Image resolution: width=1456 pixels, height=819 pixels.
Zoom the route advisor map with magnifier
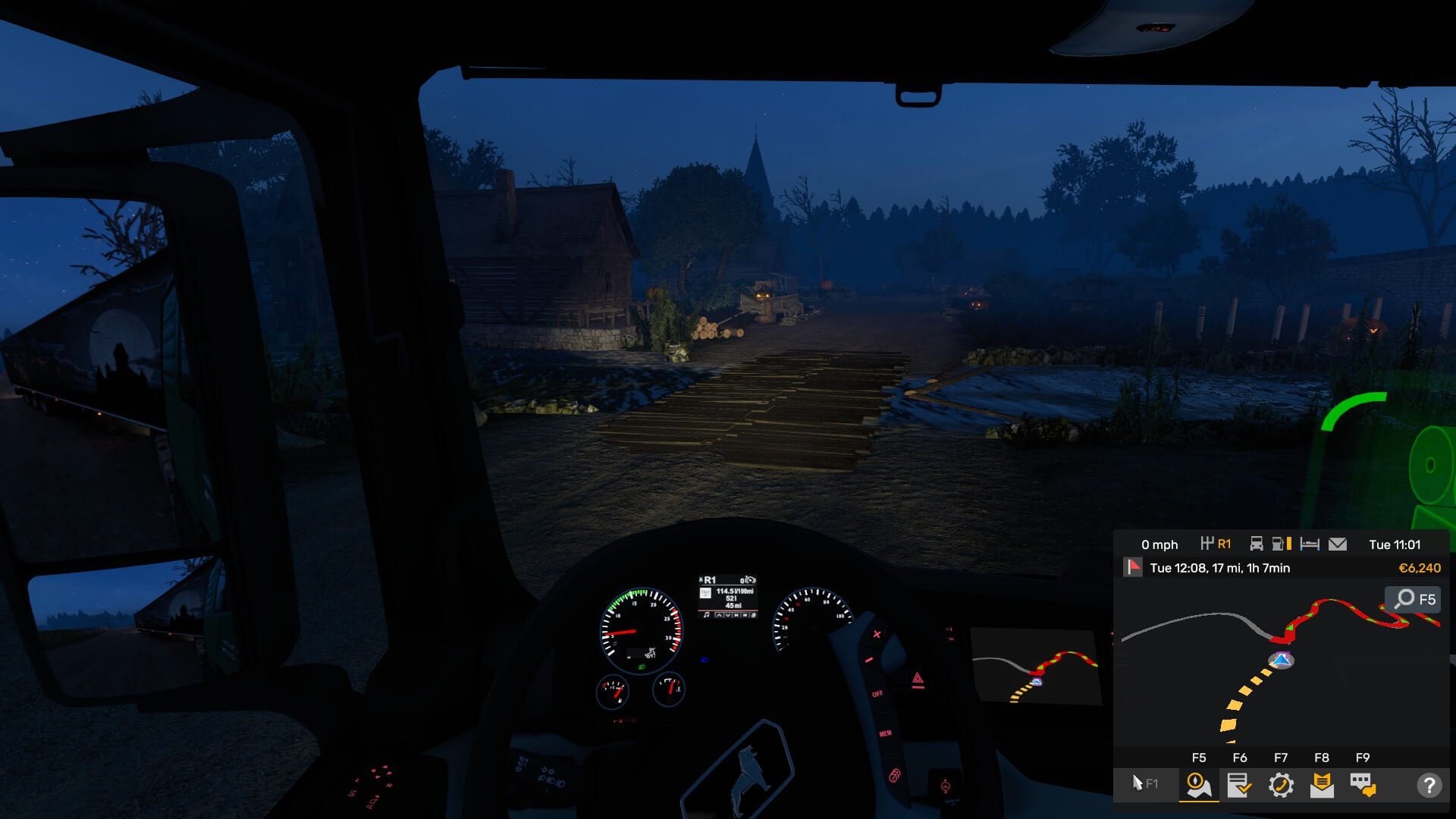(x=1414, y=599)
